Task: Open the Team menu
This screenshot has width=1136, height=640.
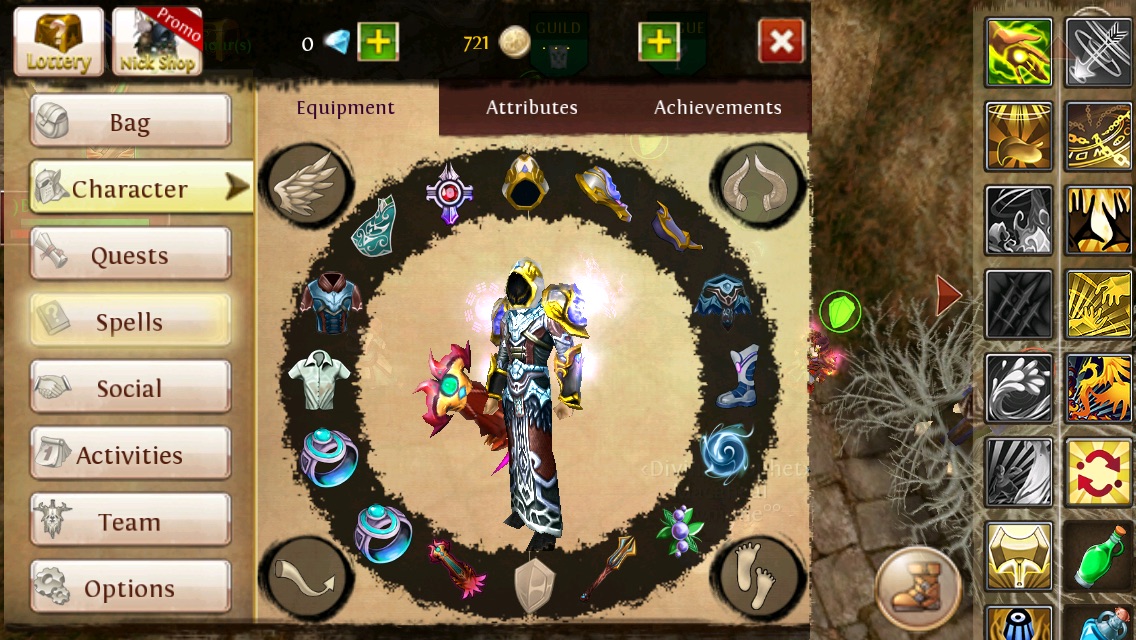Action: (130, 521)
